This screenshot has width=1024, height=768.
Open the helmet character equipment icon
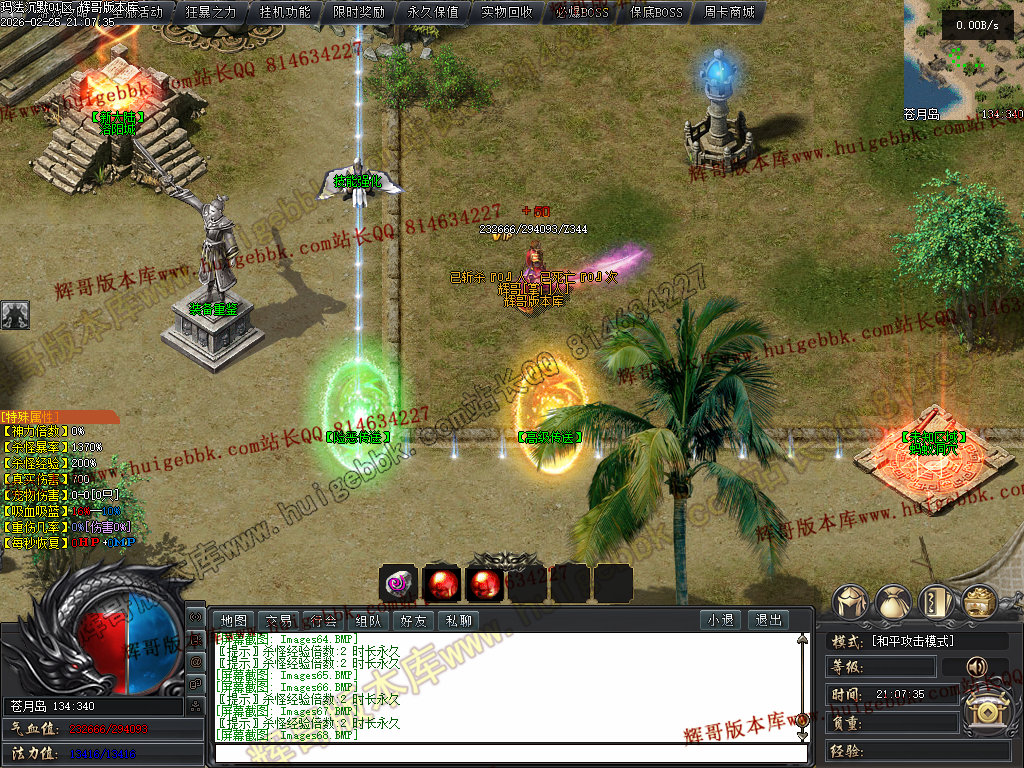[x=851, y=603]
